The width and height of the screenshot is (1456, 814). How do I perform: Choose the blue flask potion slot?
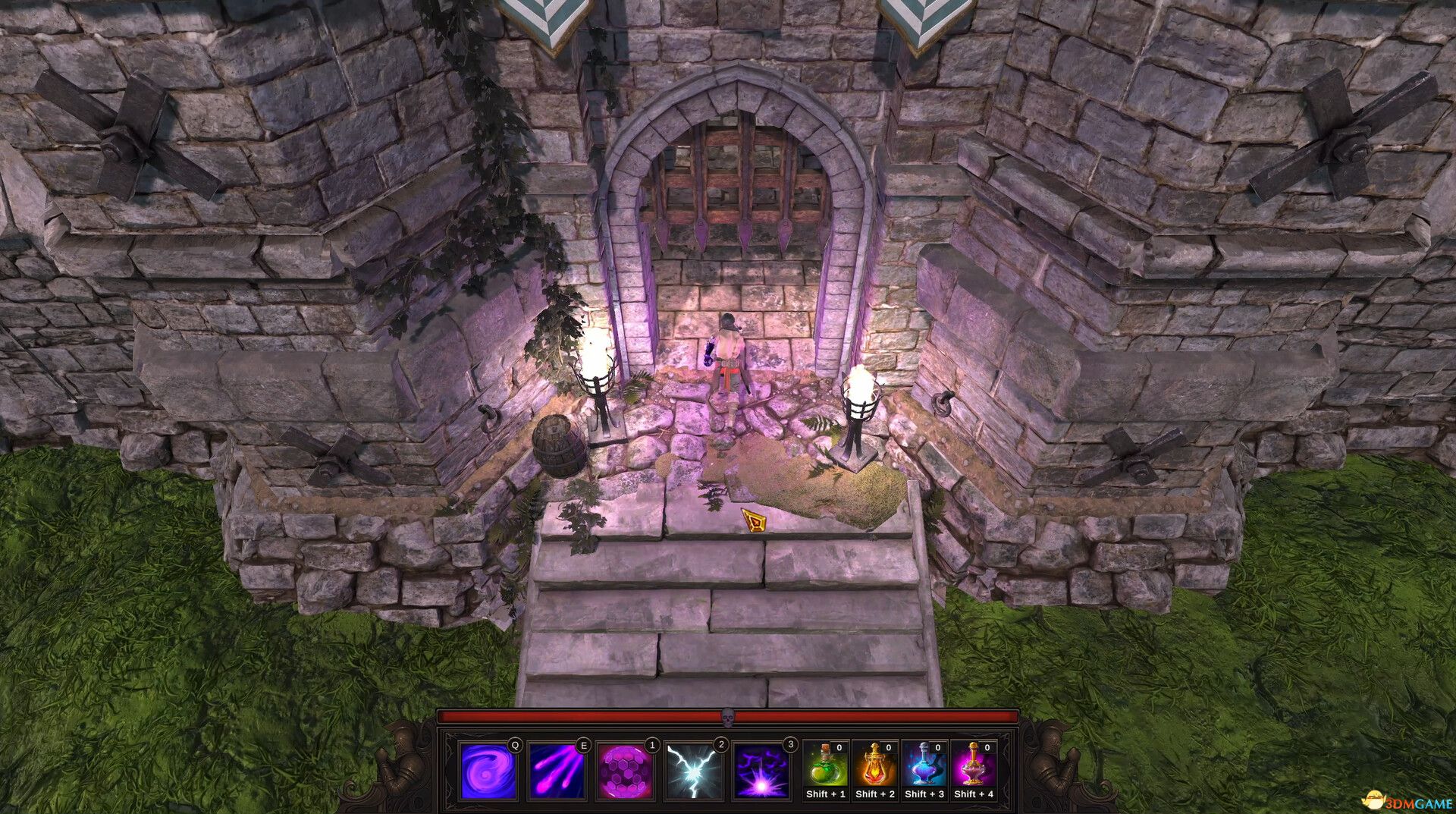(x=924, y=765)
